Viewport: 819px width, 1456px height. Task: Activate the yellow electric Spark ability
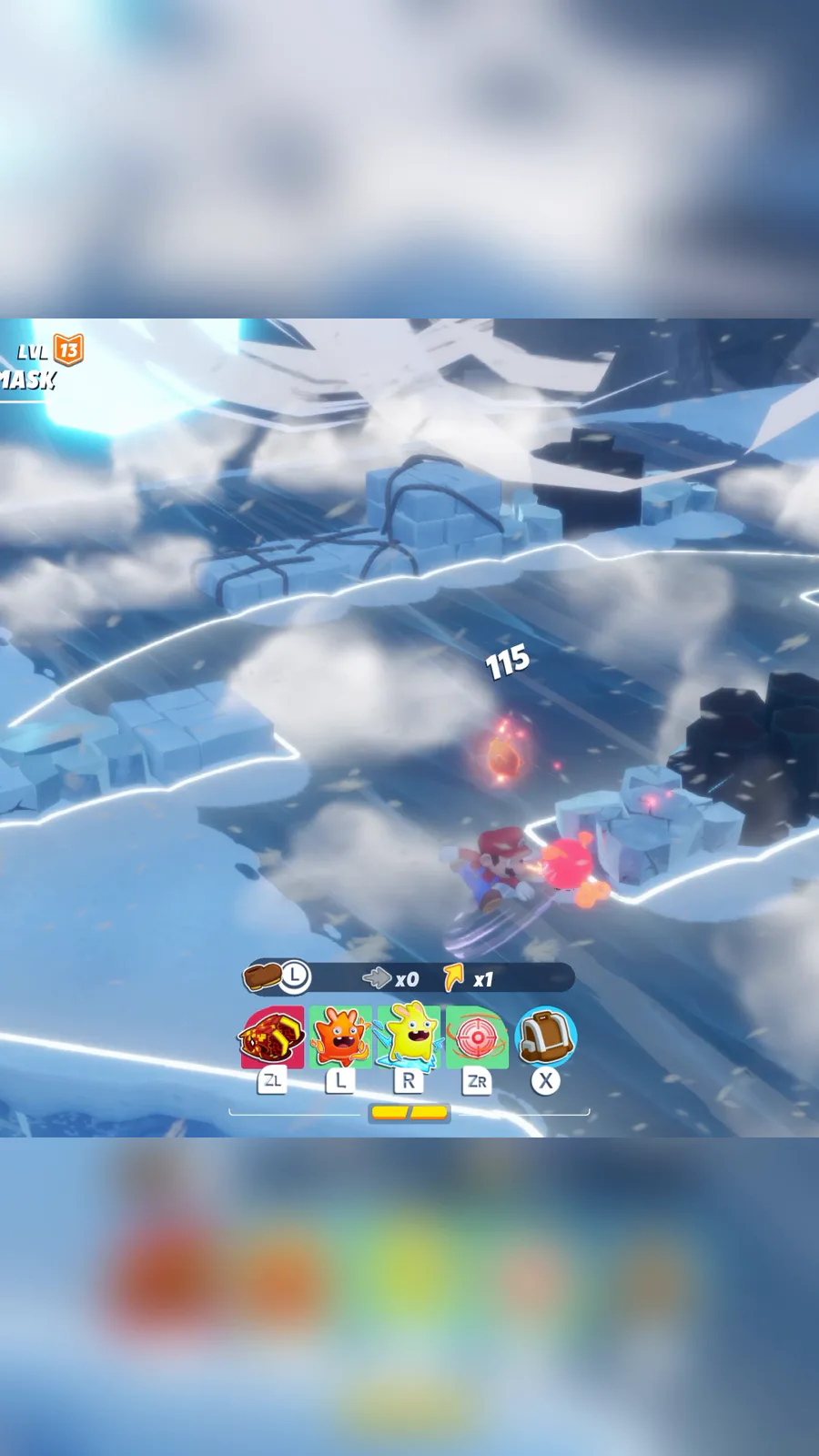(409, 1036)
